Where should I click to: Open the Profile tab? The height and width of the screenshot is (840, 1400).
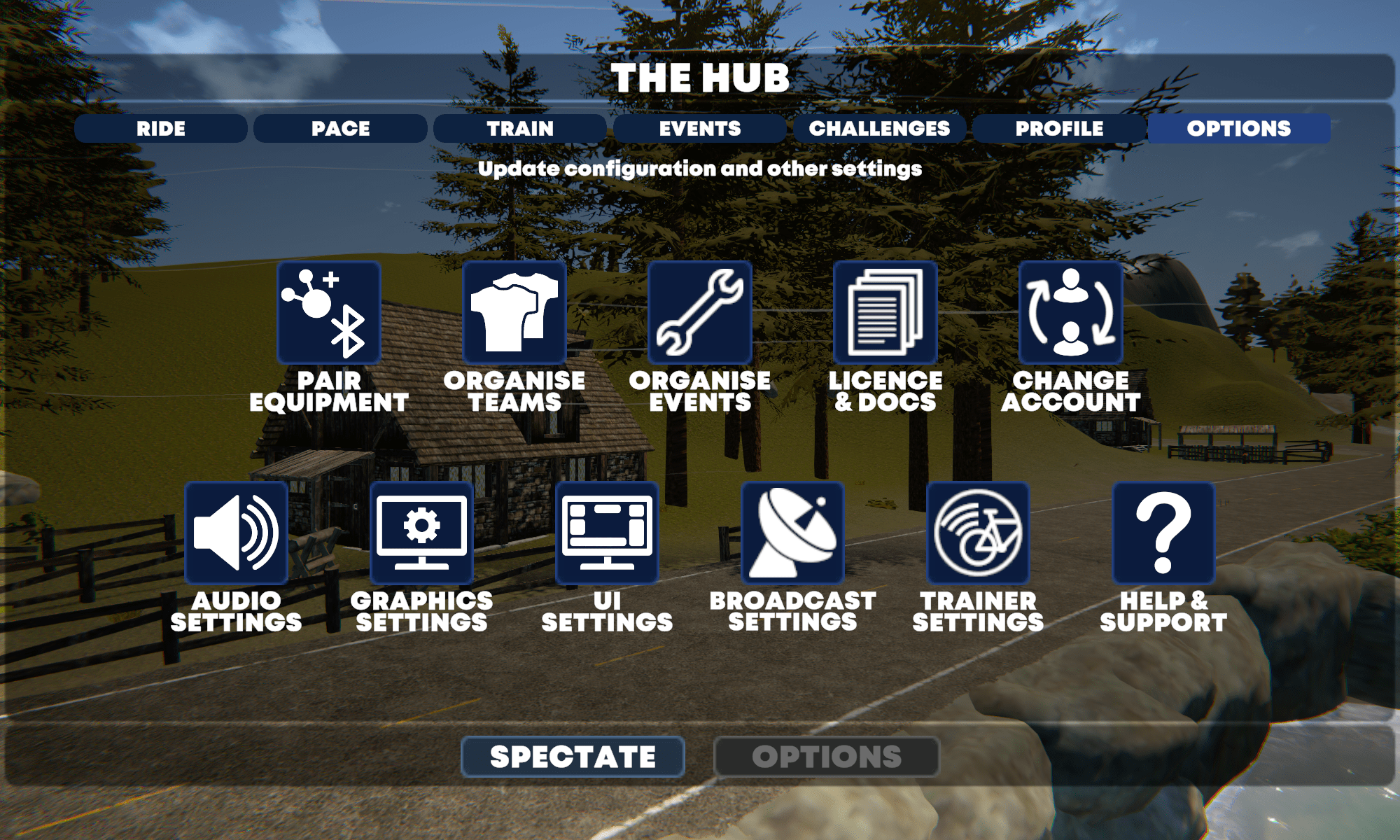pyautogui.click(x=1059, y=129)
